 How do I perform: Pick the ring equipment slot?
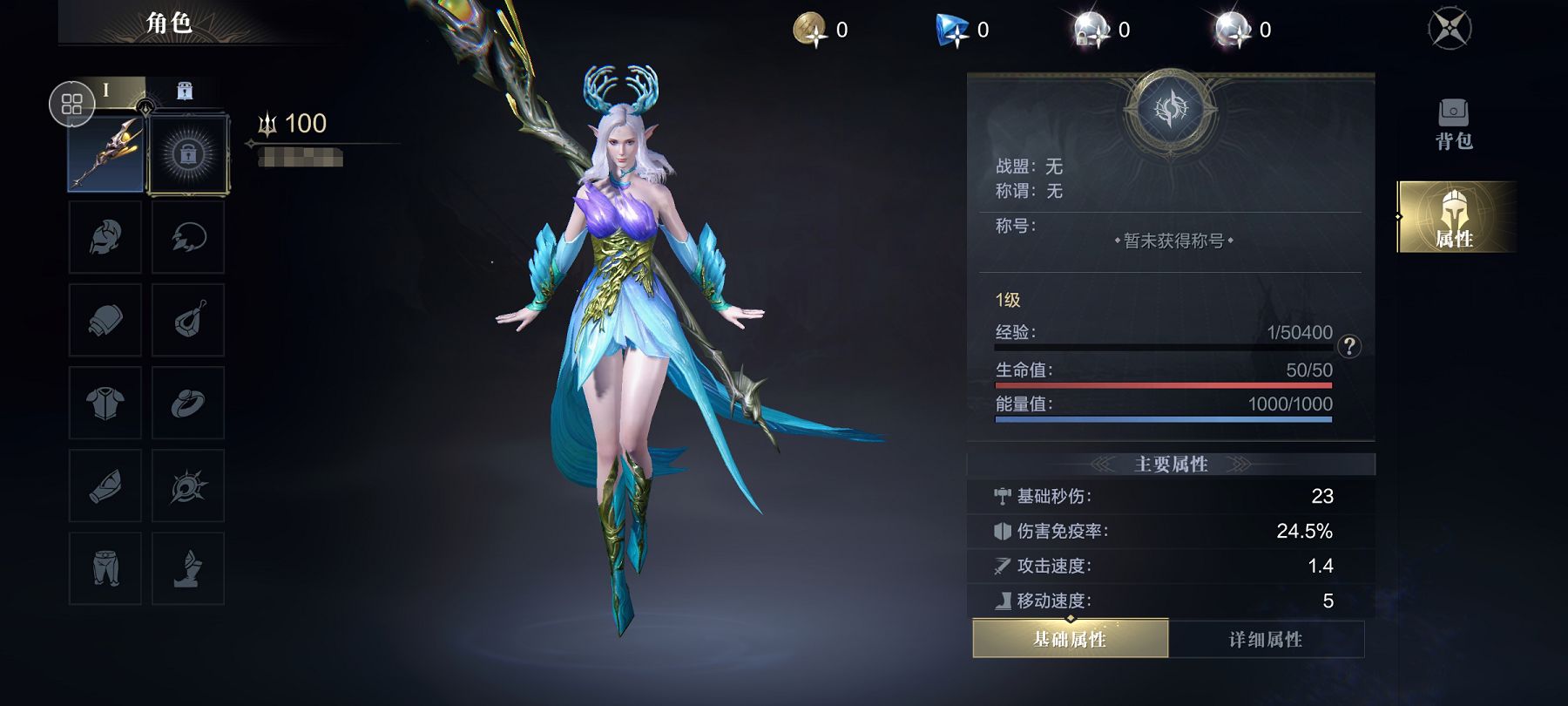pyautogui.click(x=188, y=403)
